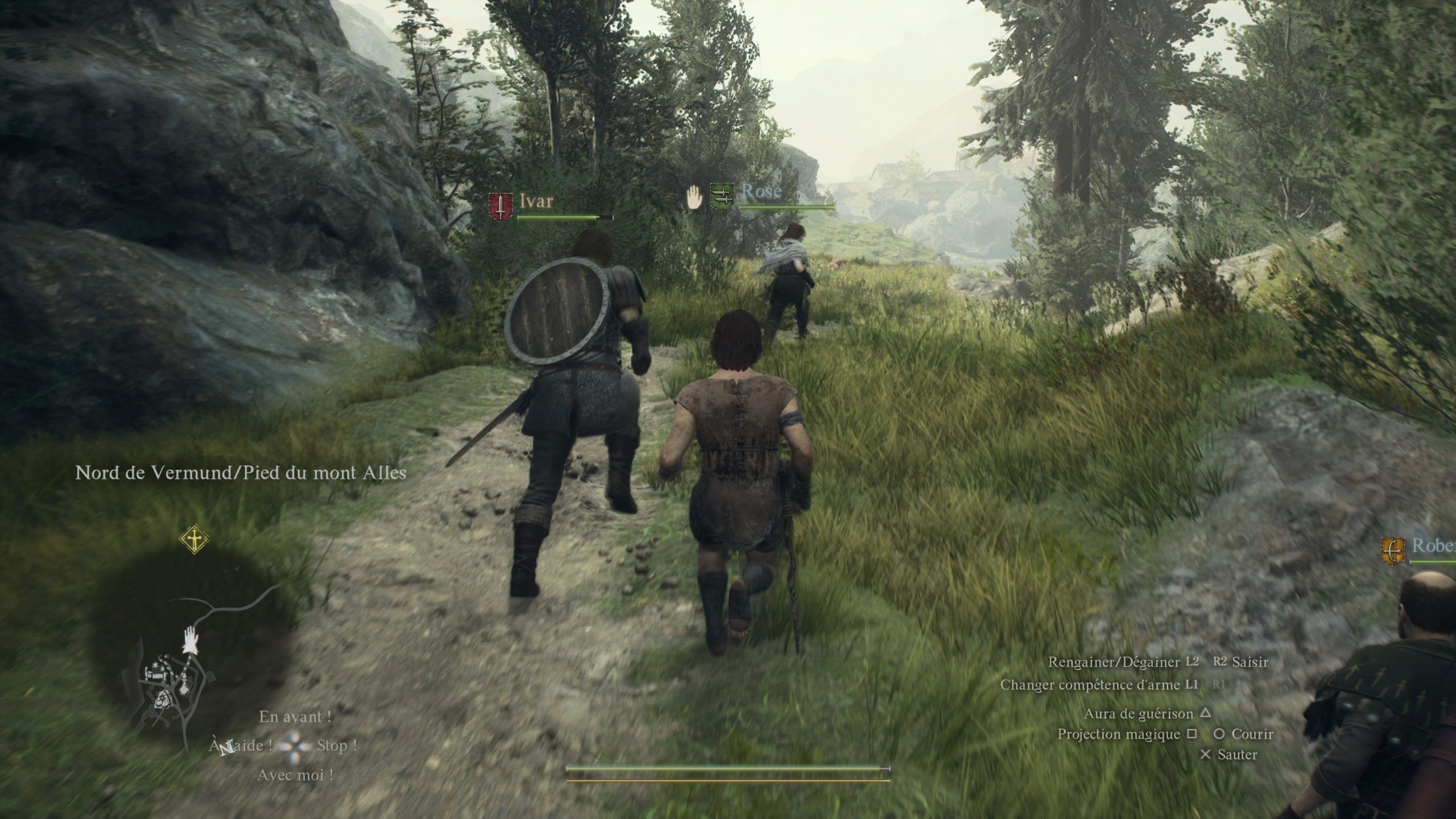Screen dimensions: 1456x819
Task: Choose the "En avant !" pawn command
Action: pos(295,717)
